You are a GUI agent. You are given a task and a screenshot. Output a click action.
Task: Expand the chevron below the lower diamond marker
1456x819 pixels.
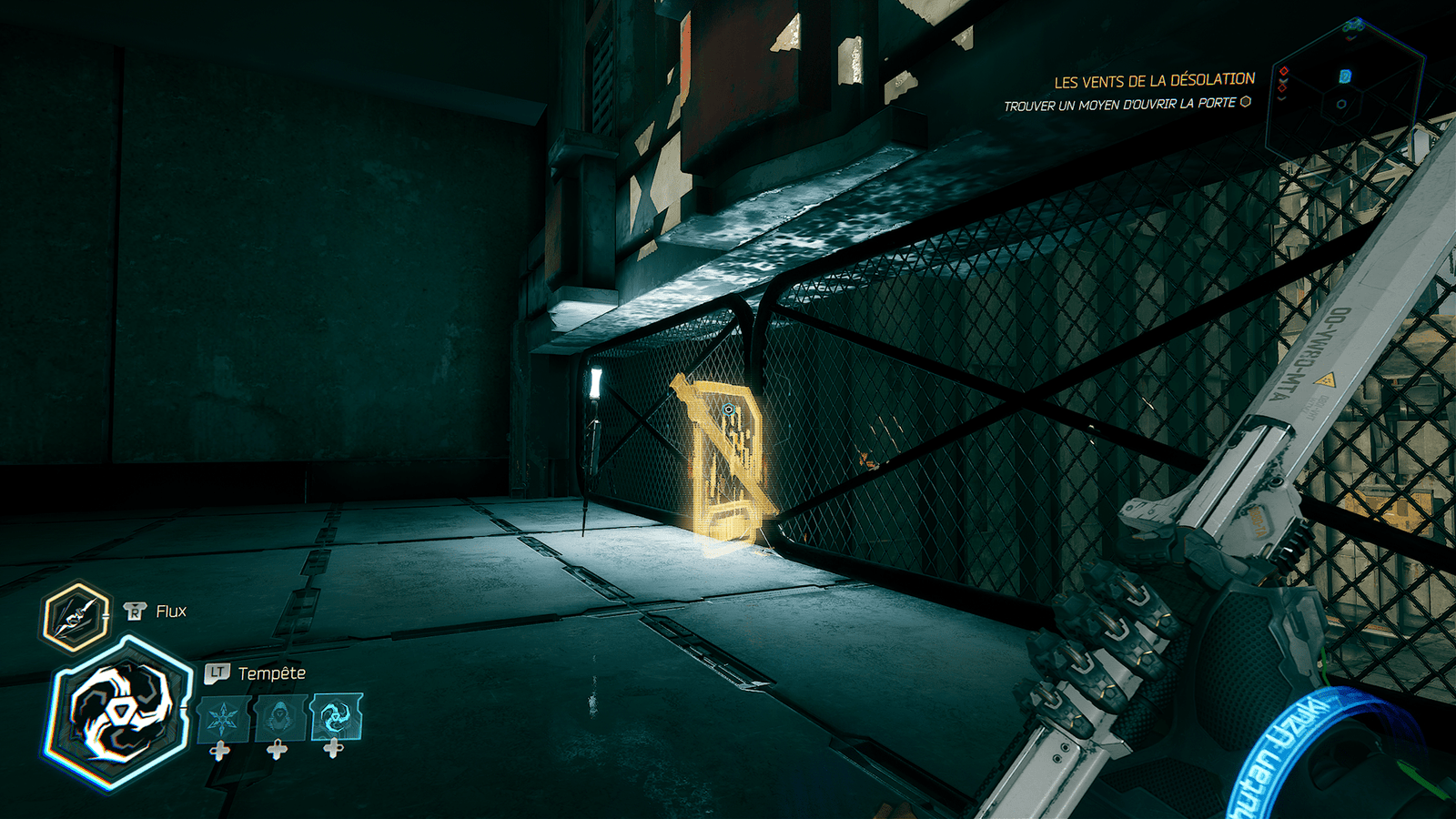pos(1279,98)
